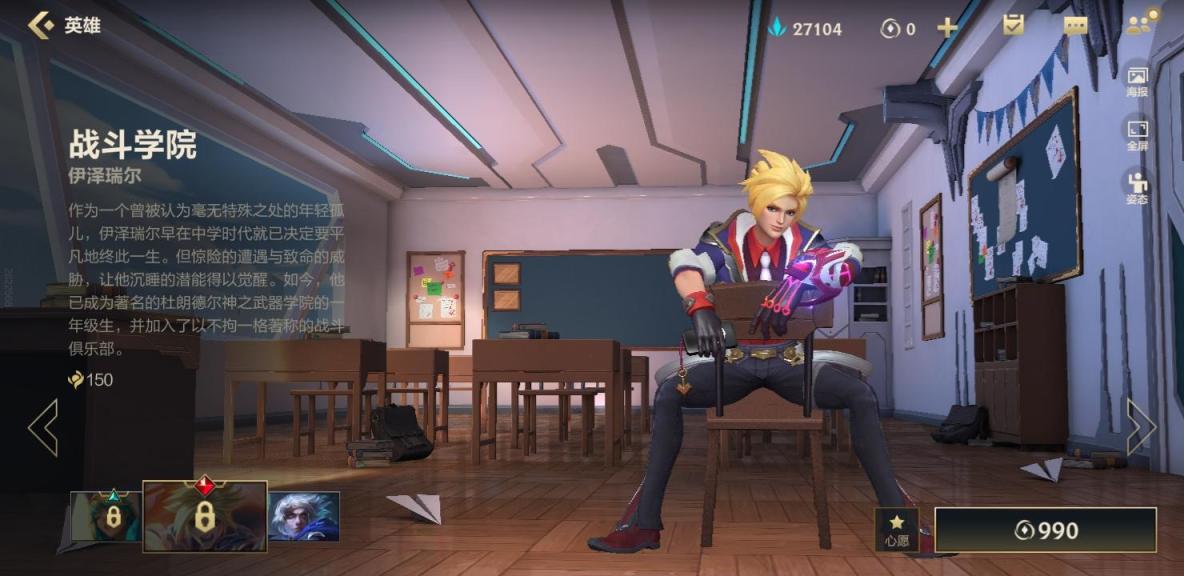Show the skin 海报 poster view
This screenshot has width=1184, height=576.
click(1137, 81)
